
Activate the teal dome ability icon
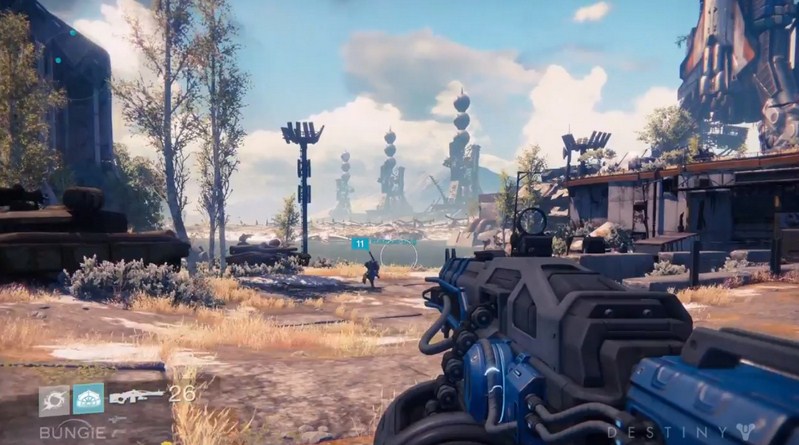click(88, 398)
